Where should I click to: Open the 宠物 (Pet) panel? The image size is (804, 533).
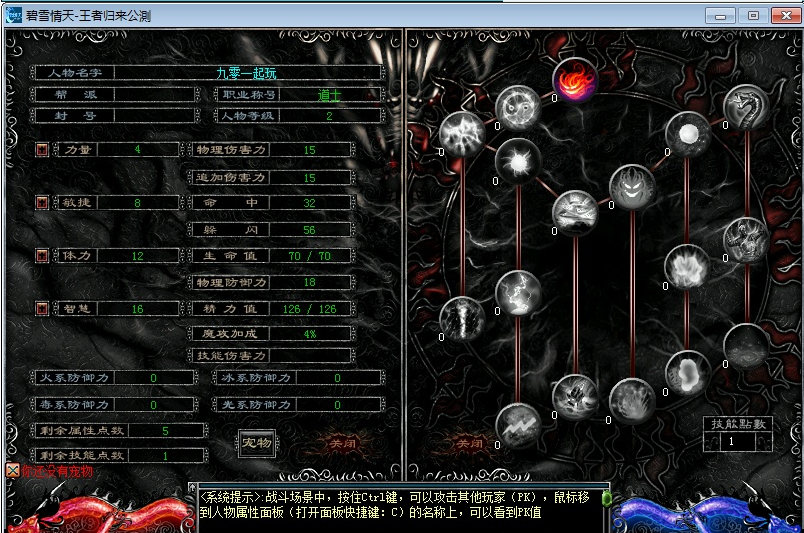(x=257, y=442)
